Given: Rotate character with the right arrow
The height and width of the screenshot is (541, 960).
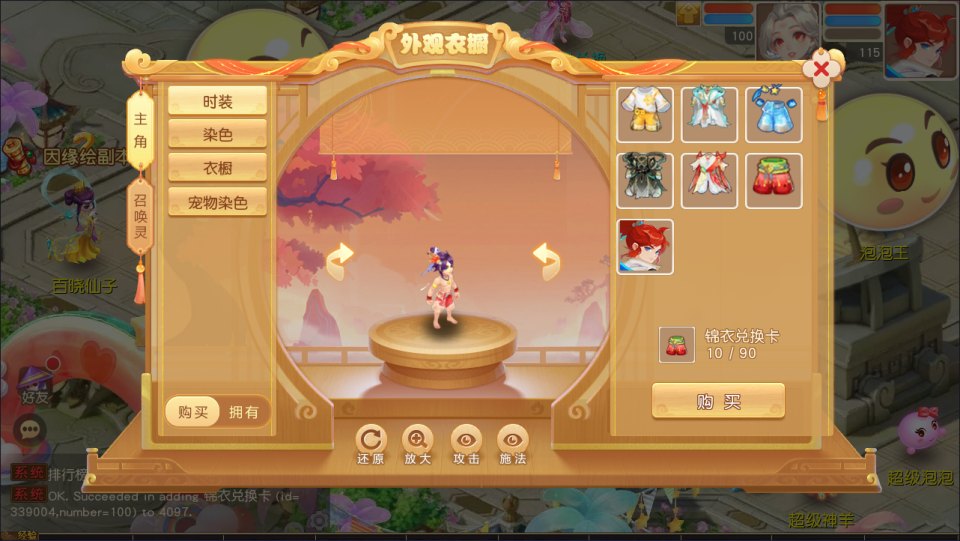Looking at the screenshot, I should [x=546, y=261].
